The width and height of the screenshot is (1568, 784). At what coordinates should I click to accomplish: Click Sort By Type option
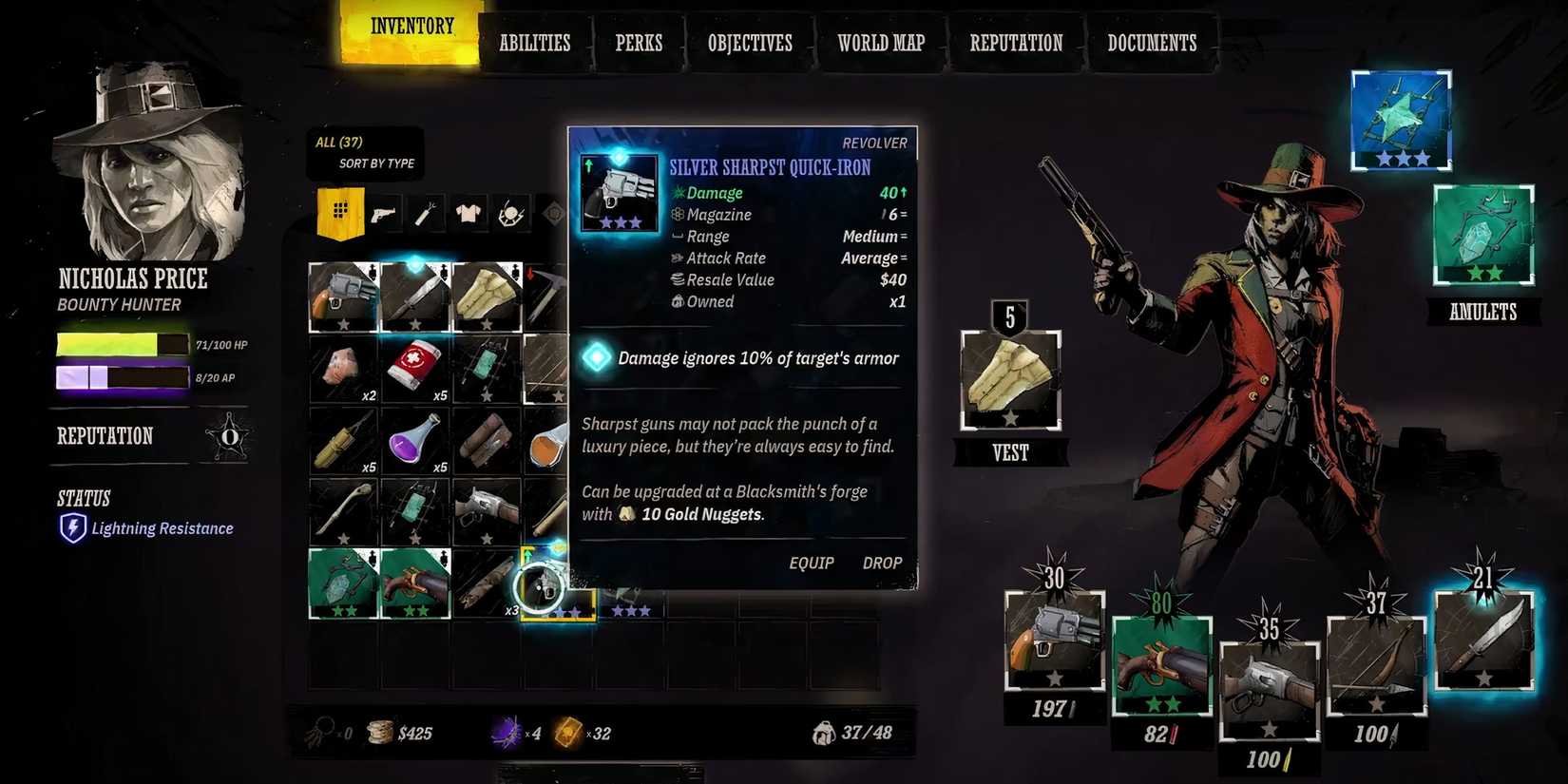[376, 163]
